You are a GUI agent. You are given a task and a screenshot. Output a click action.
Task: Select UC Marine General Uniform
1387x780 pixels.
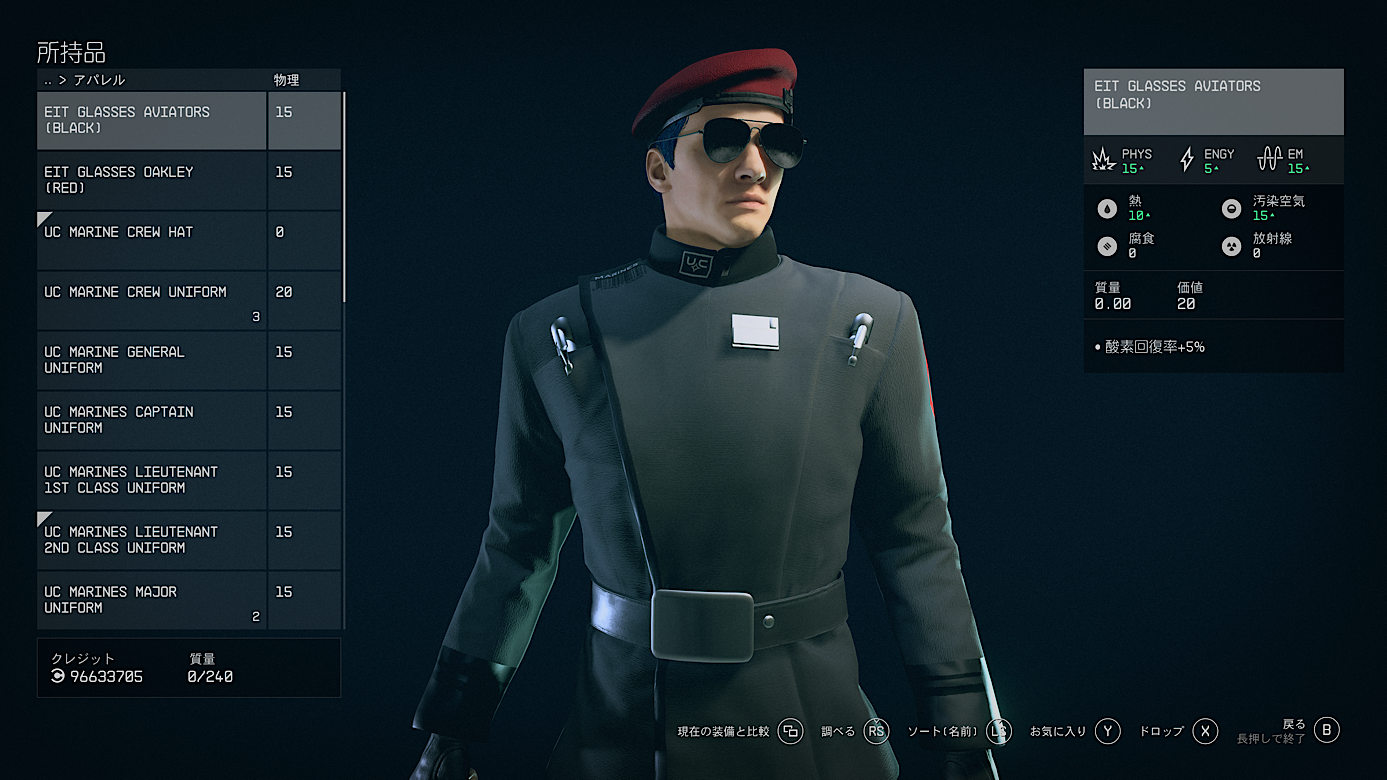coord(152,360)
